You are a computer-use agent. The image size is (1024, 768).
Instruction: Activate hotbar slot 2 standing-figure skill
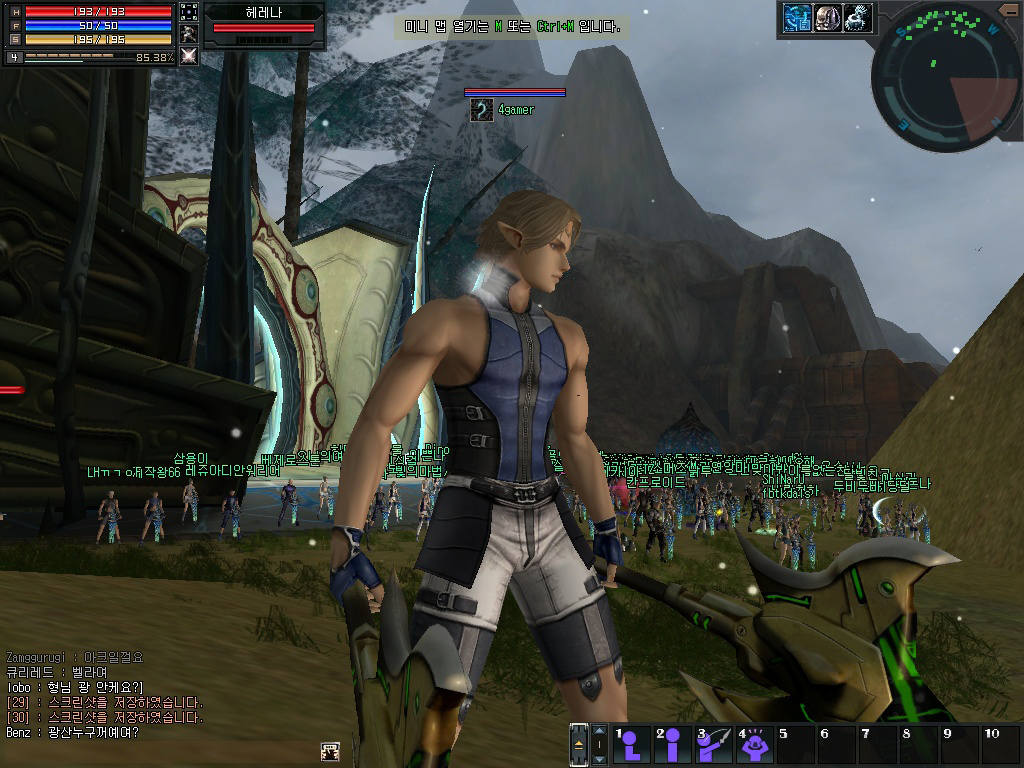click(673, 745)
